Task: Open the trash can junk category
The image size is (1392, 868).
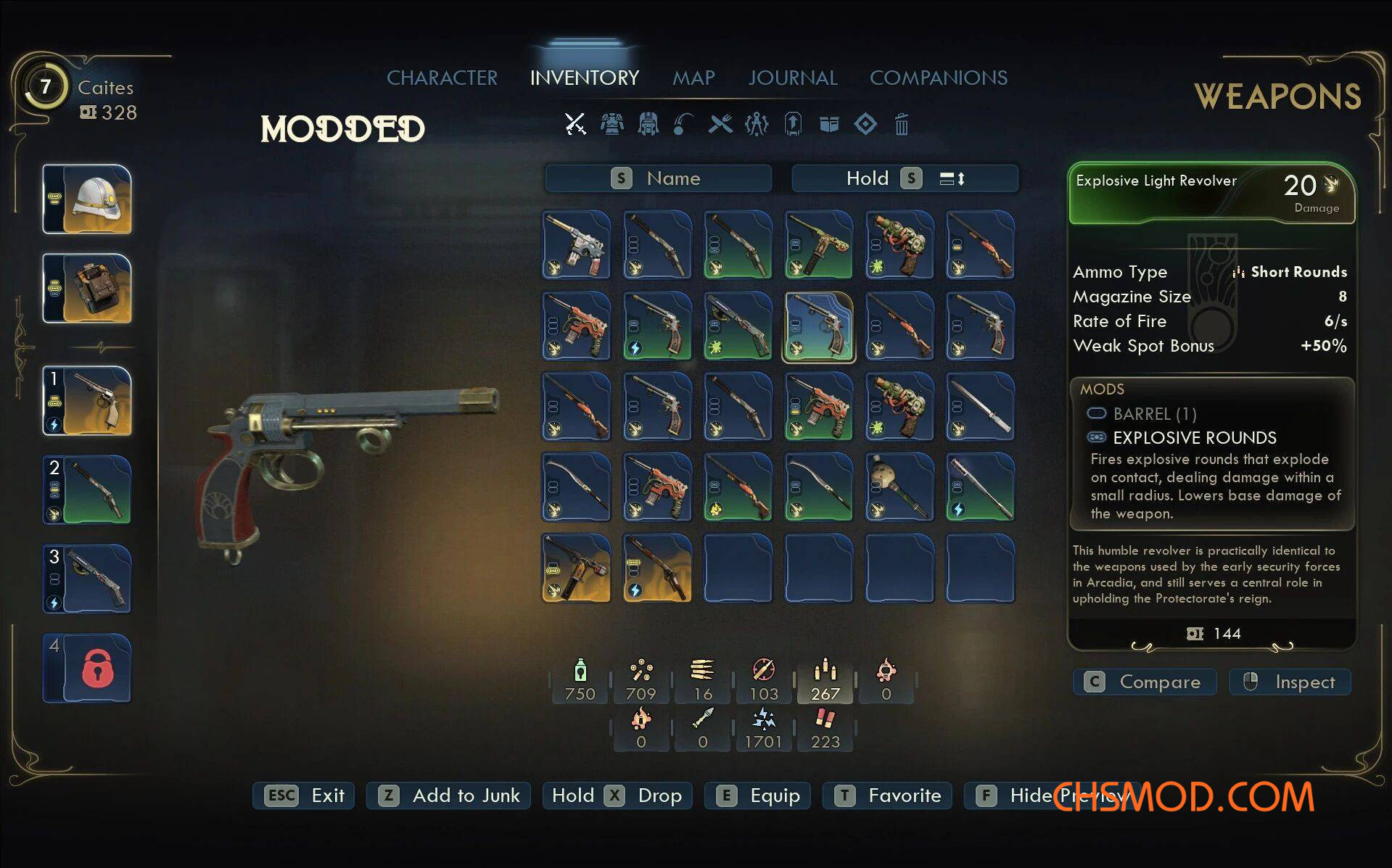Action: (901, 125)
